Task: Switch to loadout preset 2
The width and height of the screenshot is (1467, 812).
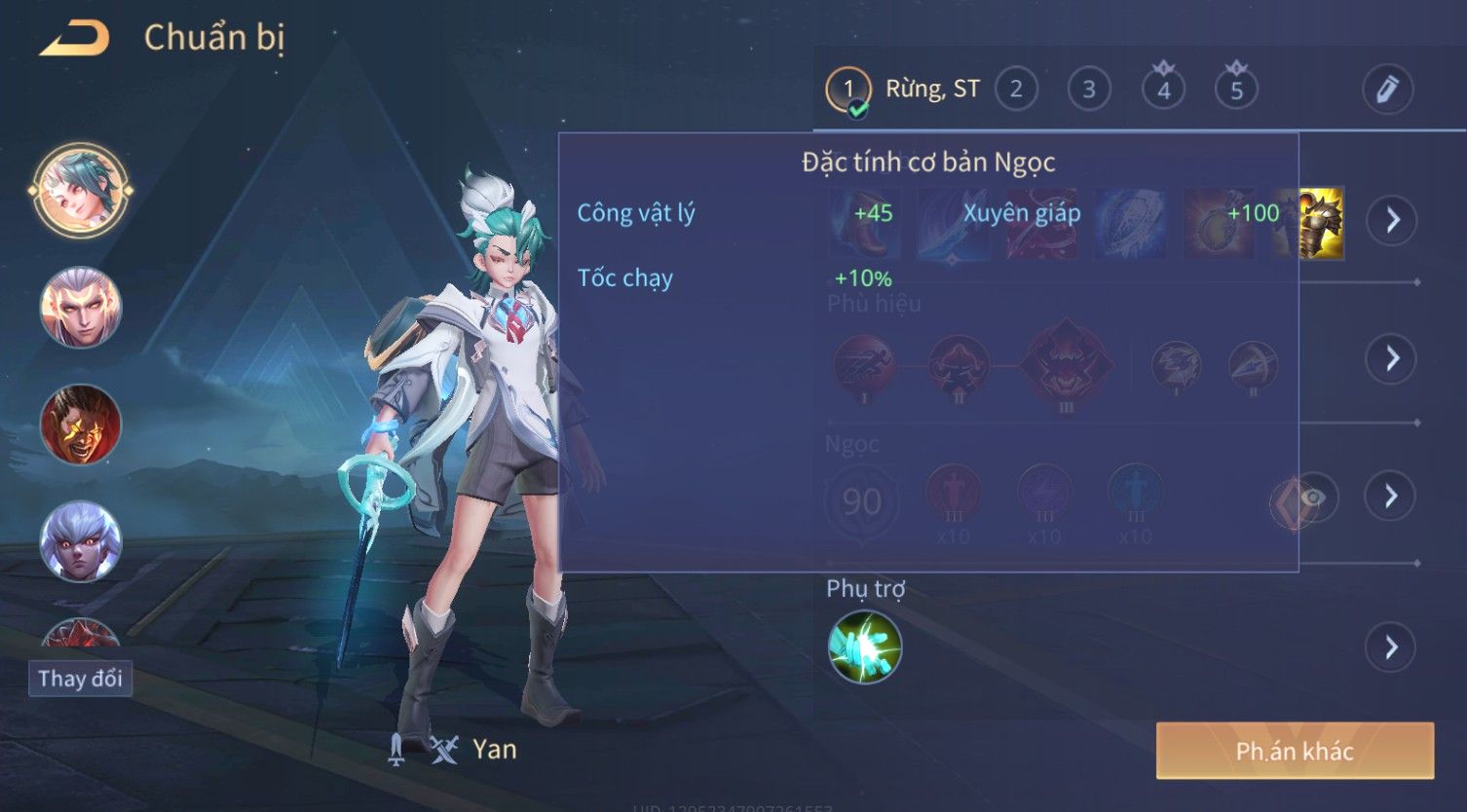Action: click(x=1016, y=90)
